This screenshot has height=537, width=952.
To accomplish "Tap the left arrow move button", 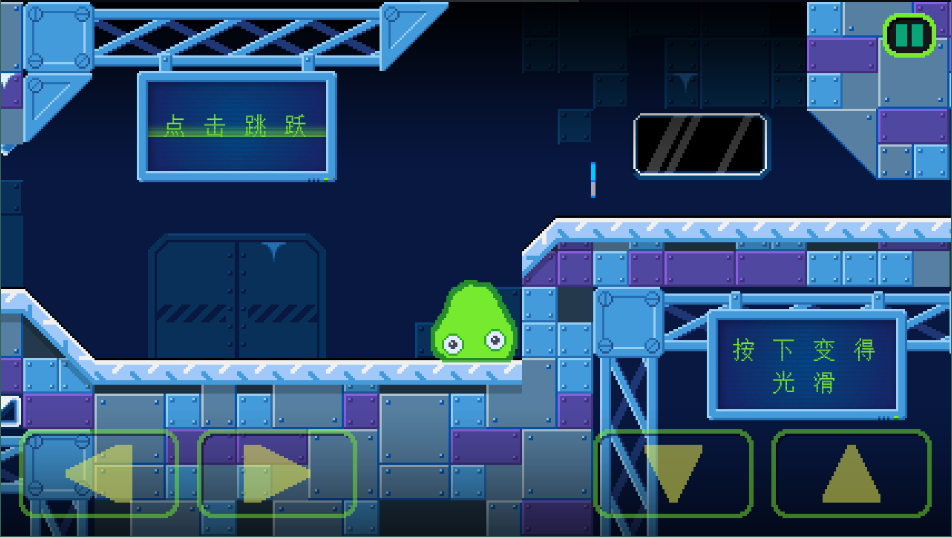I will pos(99,473).
